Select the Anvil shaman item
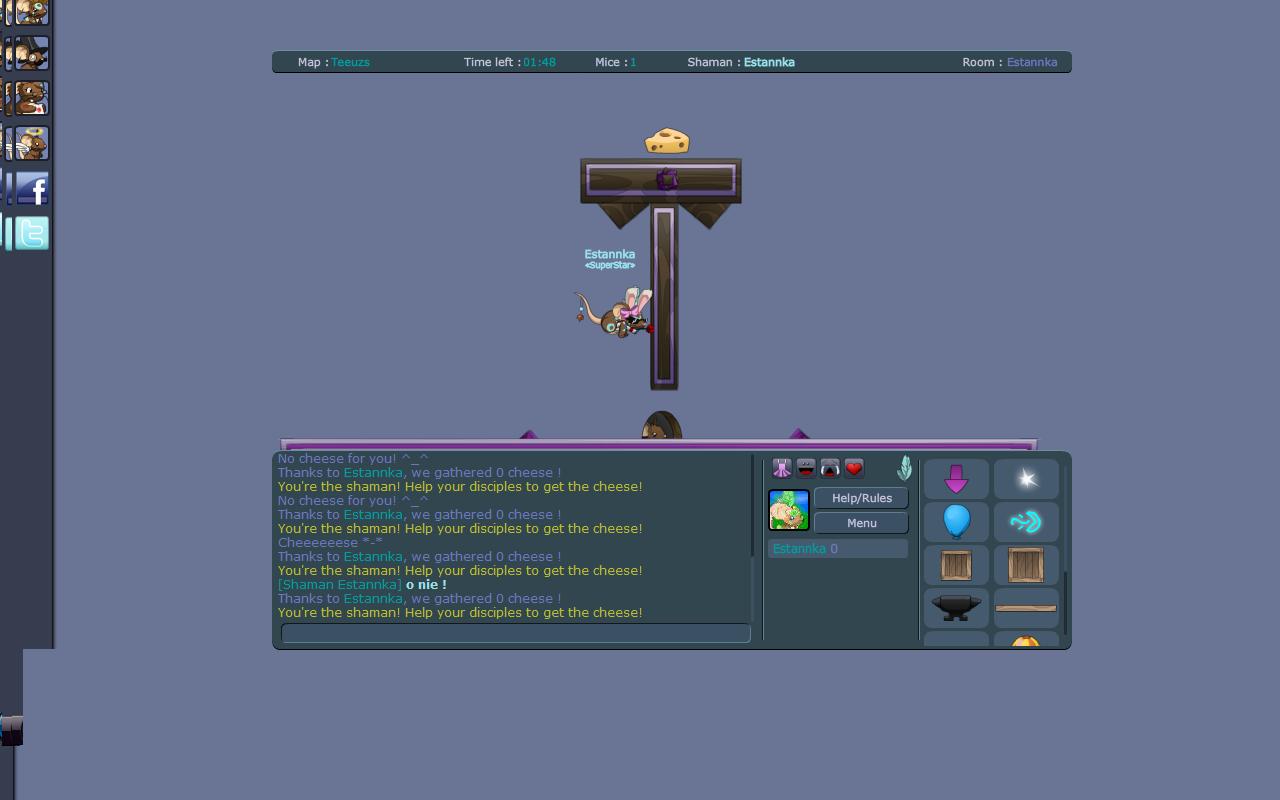Viewport: 1280px width, 800px height. [x=955, y=607]
